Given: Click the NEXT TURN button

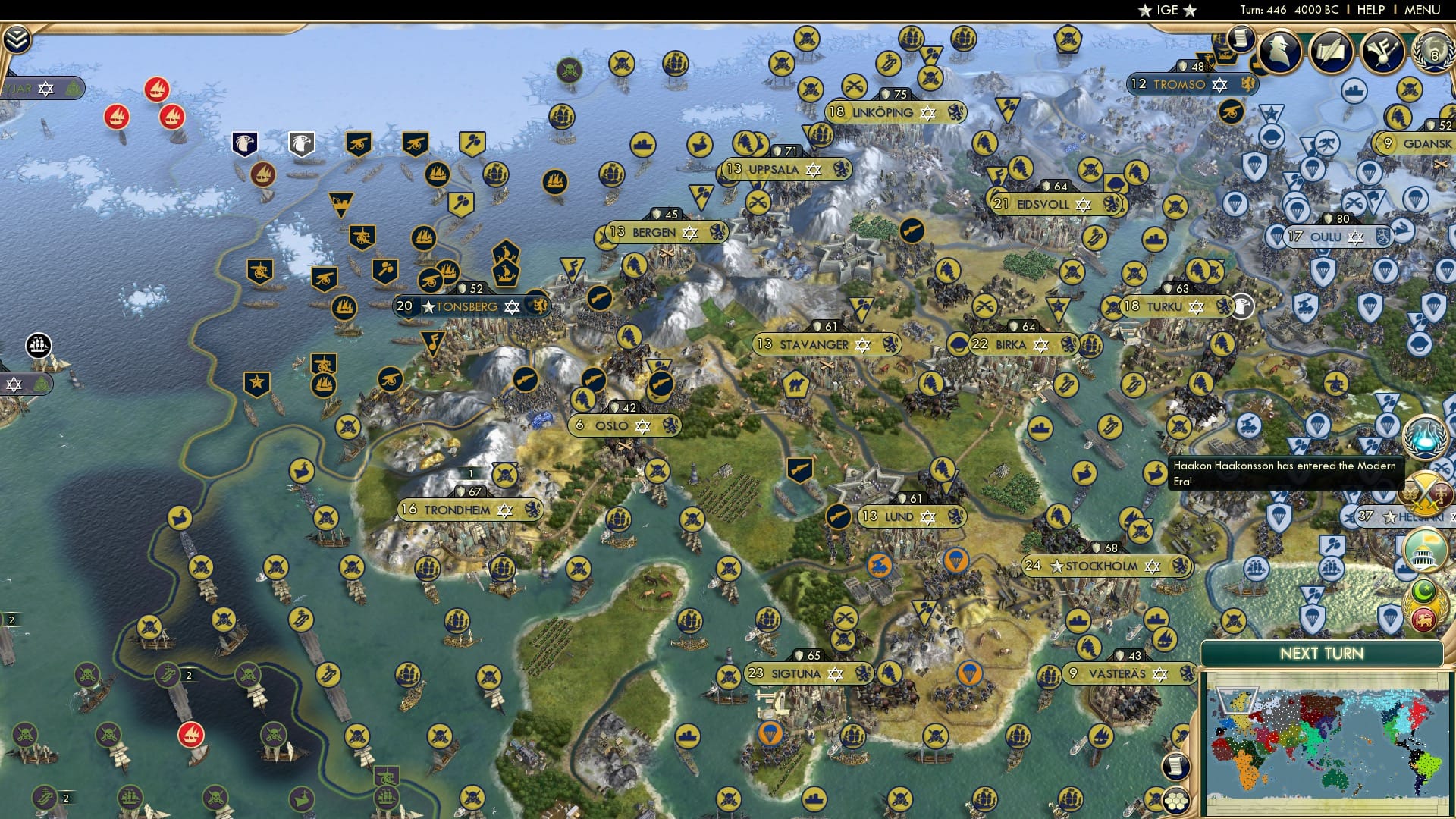Looking at the screenshot, I should click(x=1324, y=654).
